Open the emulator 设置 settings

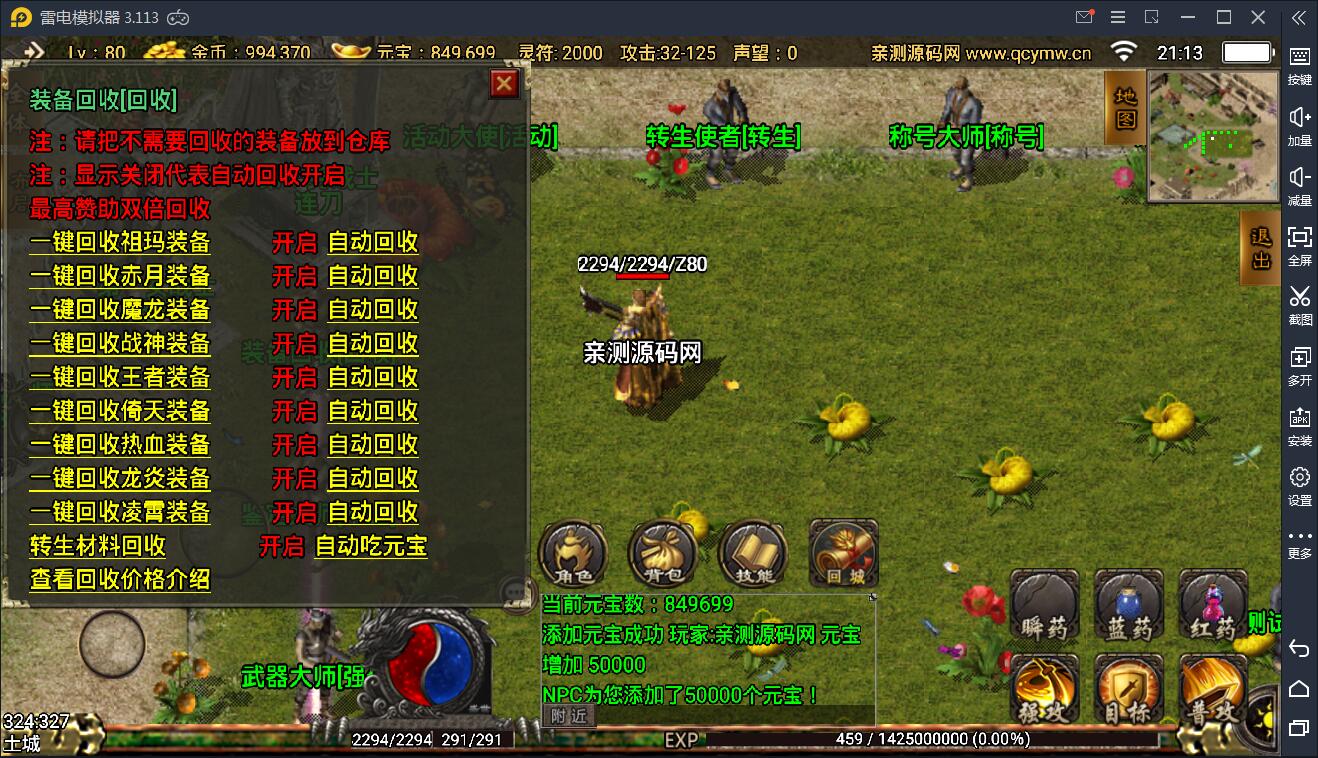[1299, 485]
